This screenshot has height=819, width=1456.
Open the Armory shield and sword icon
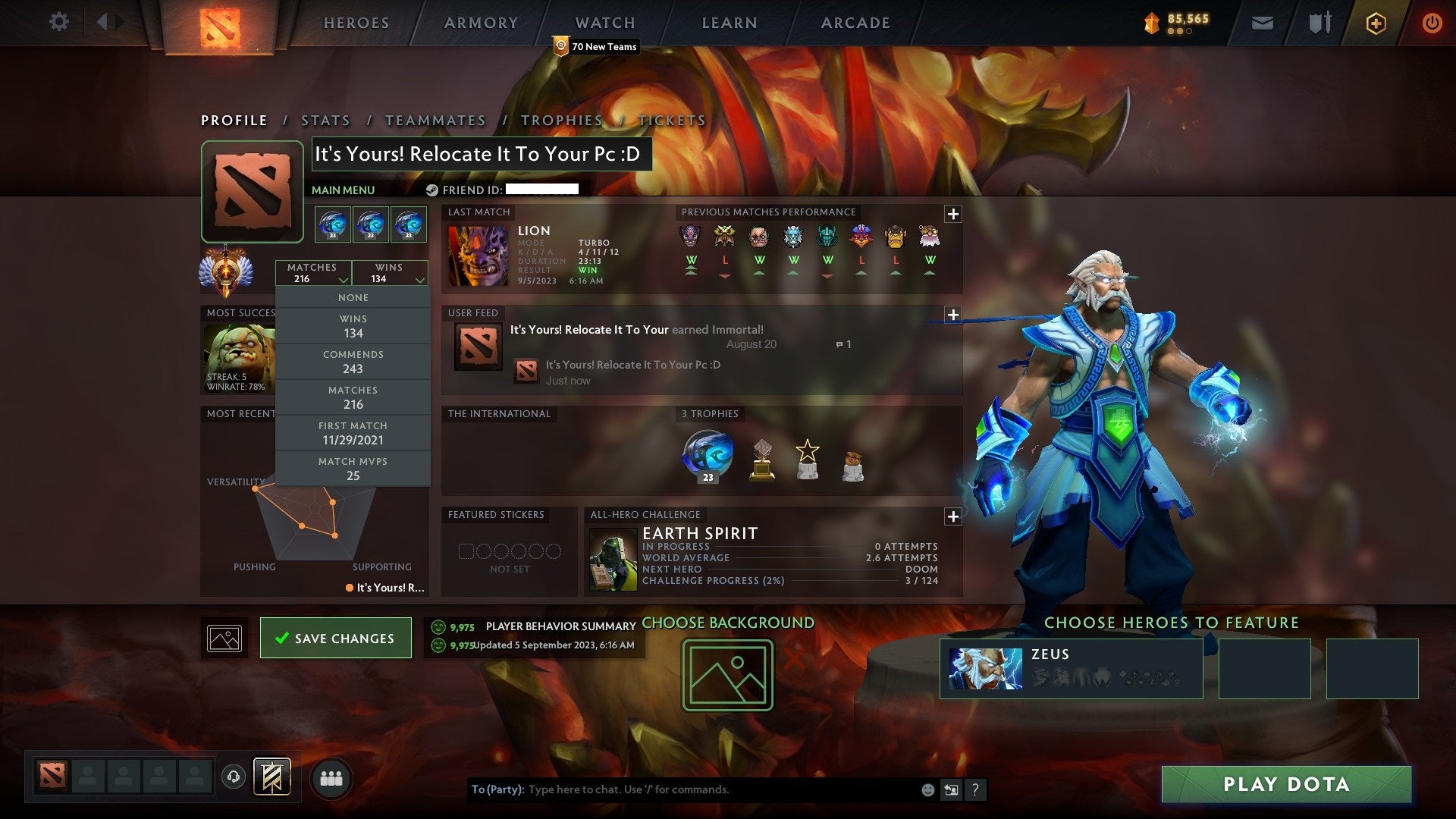[1319, 23]
